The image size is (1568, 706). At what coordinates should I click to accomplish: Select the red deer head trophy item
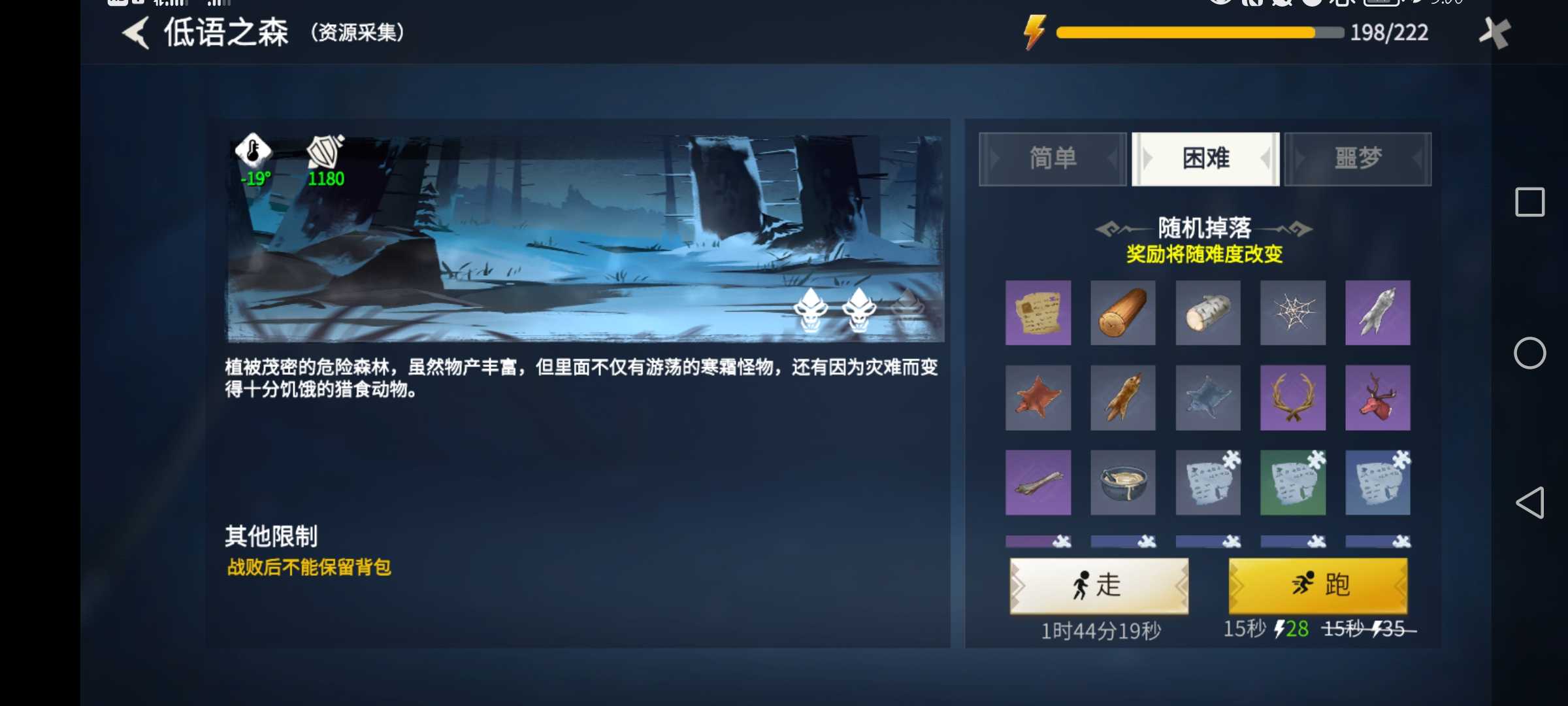tap(1378, 397)
